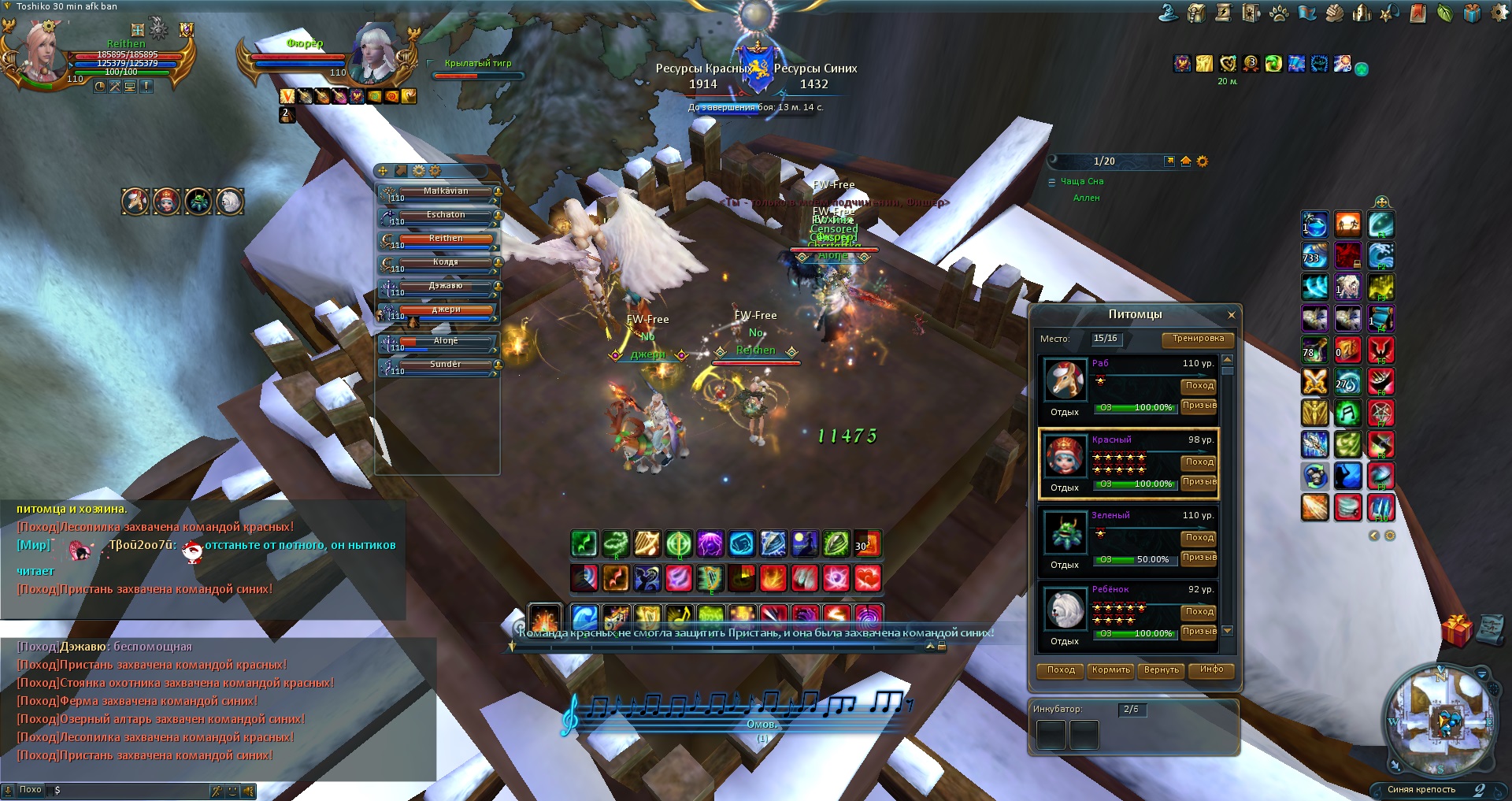Open pet Тренировка training
1512x801 pixels.
click(1198, 339)
